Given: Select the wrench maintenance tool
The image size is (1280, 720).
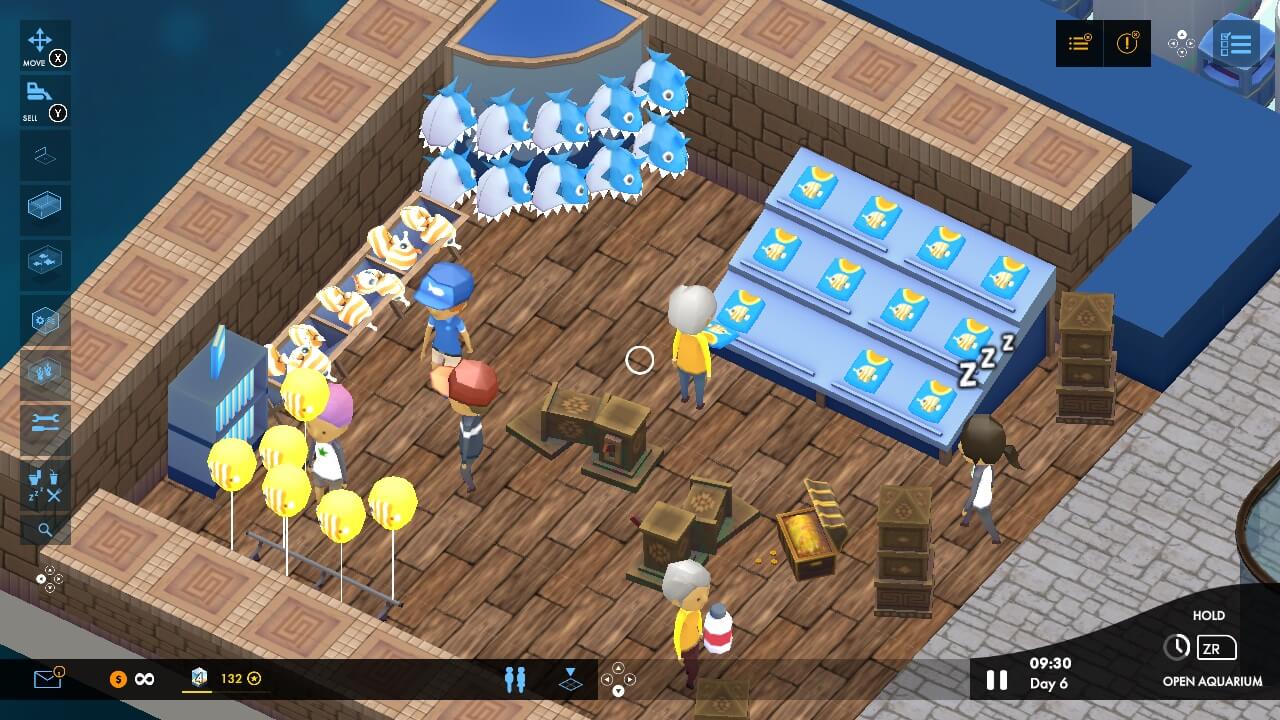Looking at the screenshot, I should point(44,425).
